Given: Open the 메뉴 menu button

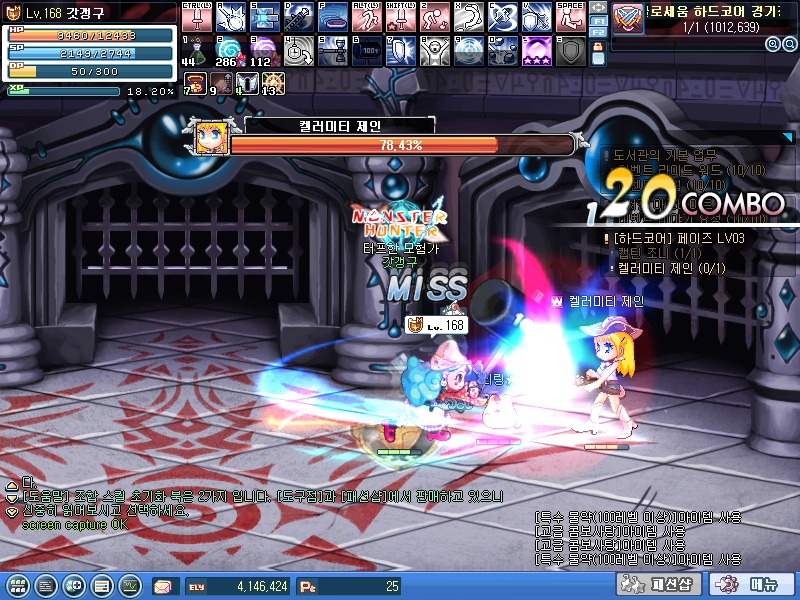Looking at the screenshot, I should pos(751,585).
